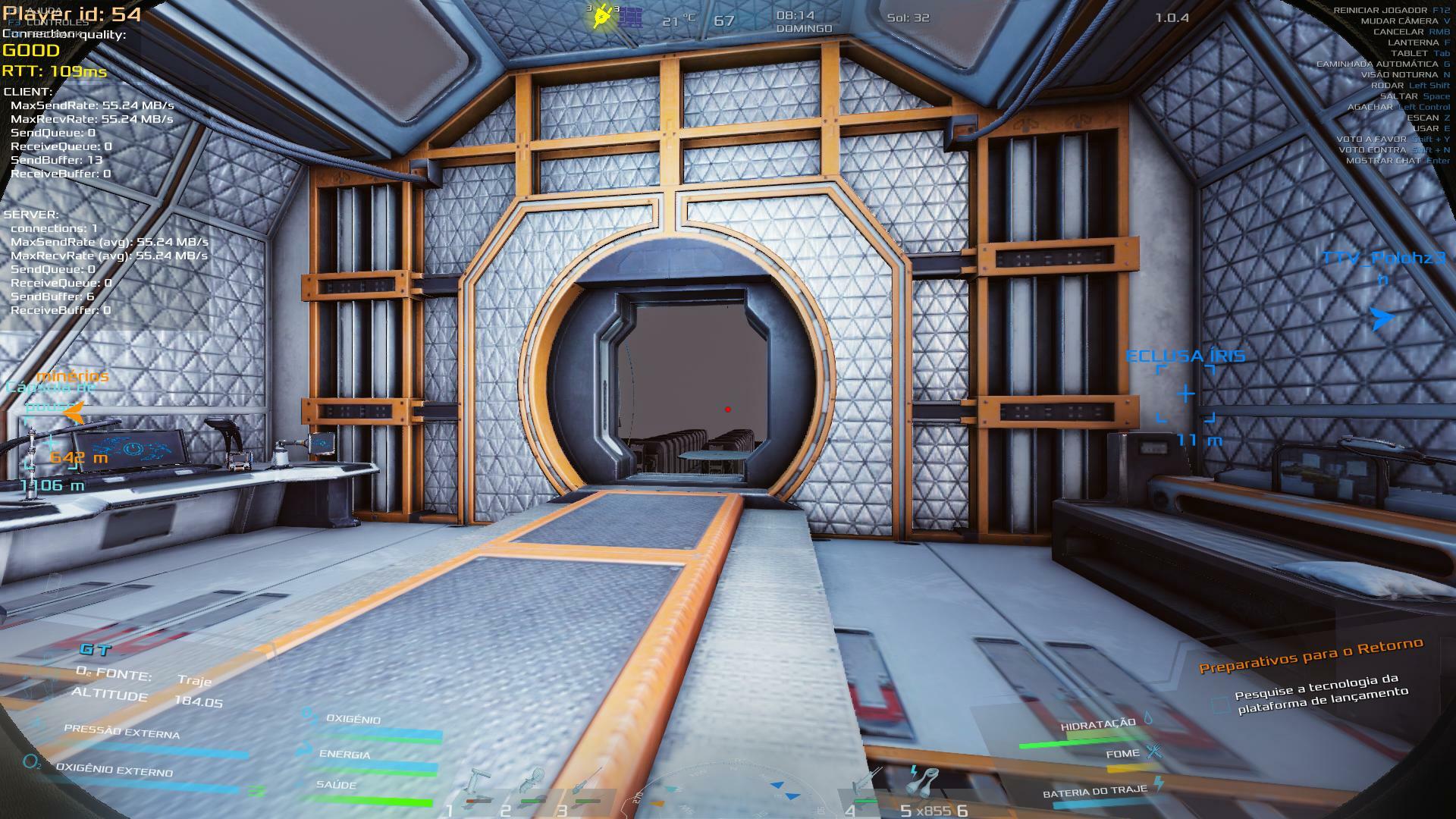This screenshot has width=1456, height=819.
Task: Tick the launch platform research objective checkbox
Action: (1219, 704)
